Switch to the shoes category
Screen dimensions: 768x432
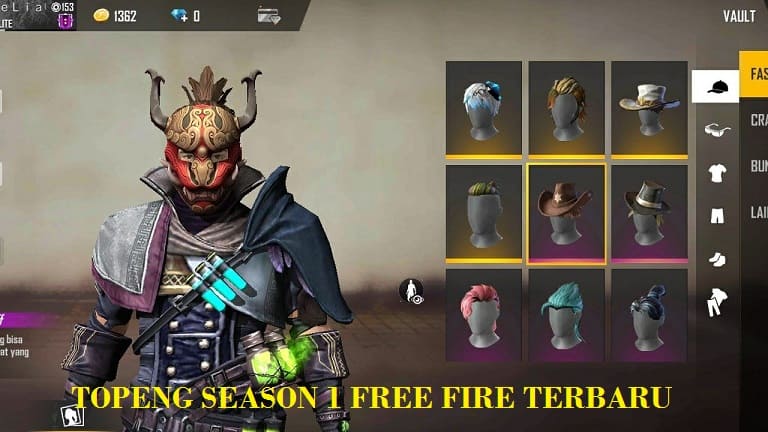[x=716, y=259]
